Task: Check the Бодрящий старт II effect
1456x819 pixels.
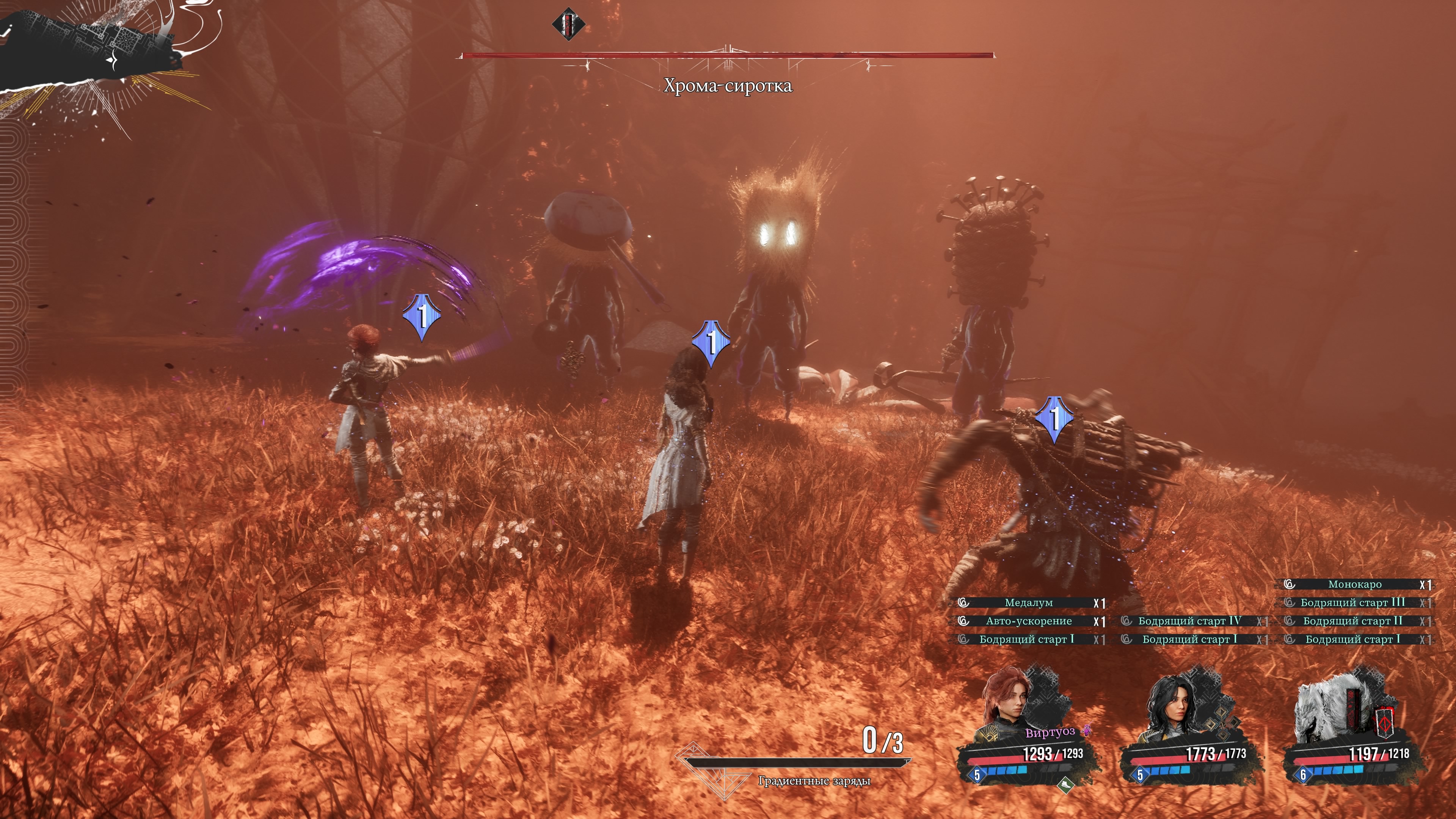Action: pyautogui.click(x=1352, y=621)
